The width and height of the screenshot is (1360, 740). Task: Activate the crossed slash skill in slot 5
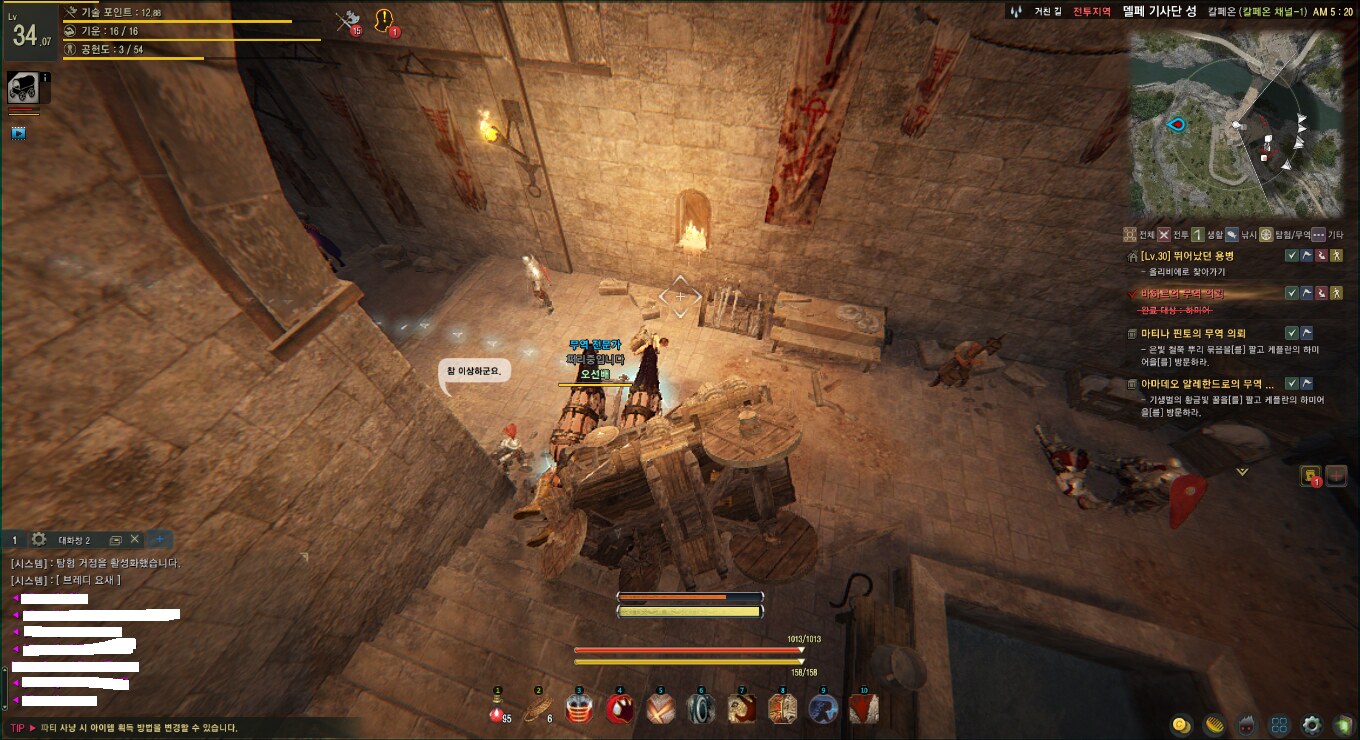660,708
